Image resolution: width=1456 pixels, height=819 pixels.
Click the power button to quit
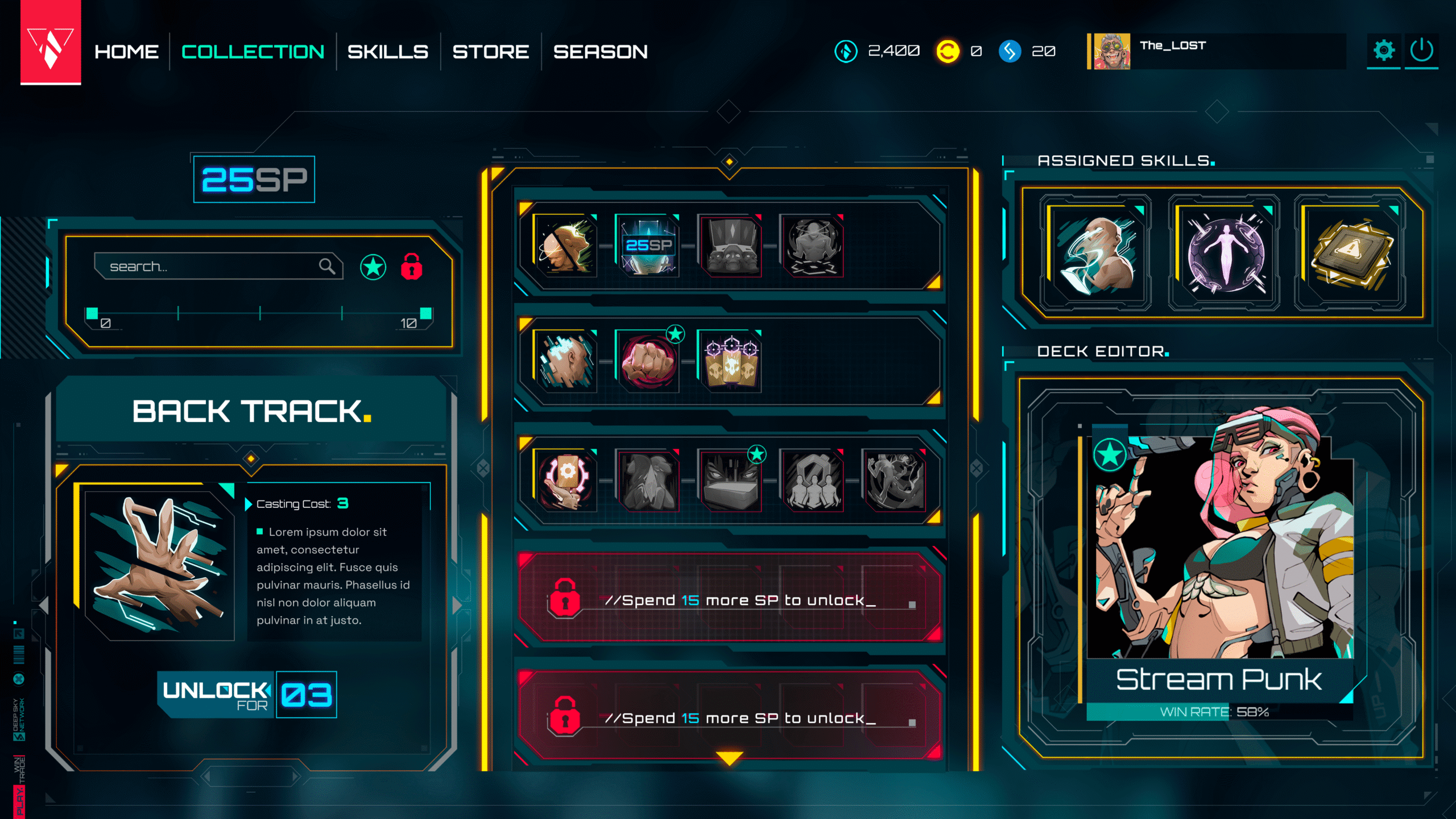tap(1421, 51)
